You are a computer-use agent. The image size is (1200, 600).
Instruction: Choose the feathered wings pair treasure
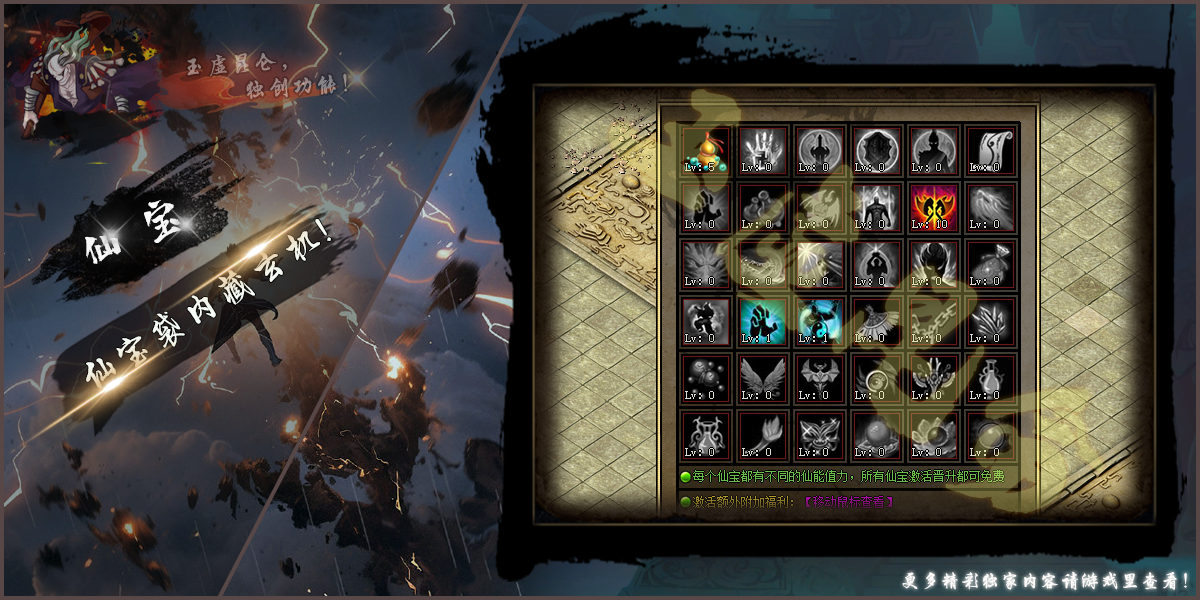763,379
